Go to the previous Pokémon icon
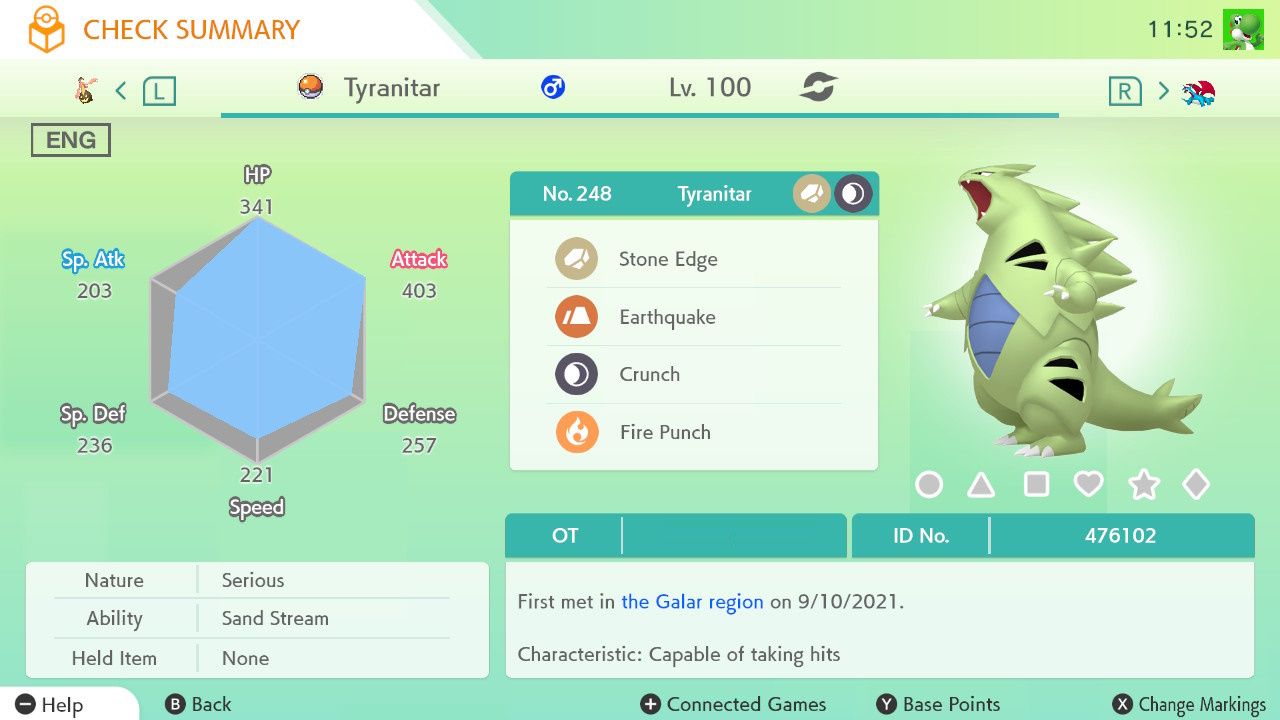 pyautogui.click(x=87, y=91)
